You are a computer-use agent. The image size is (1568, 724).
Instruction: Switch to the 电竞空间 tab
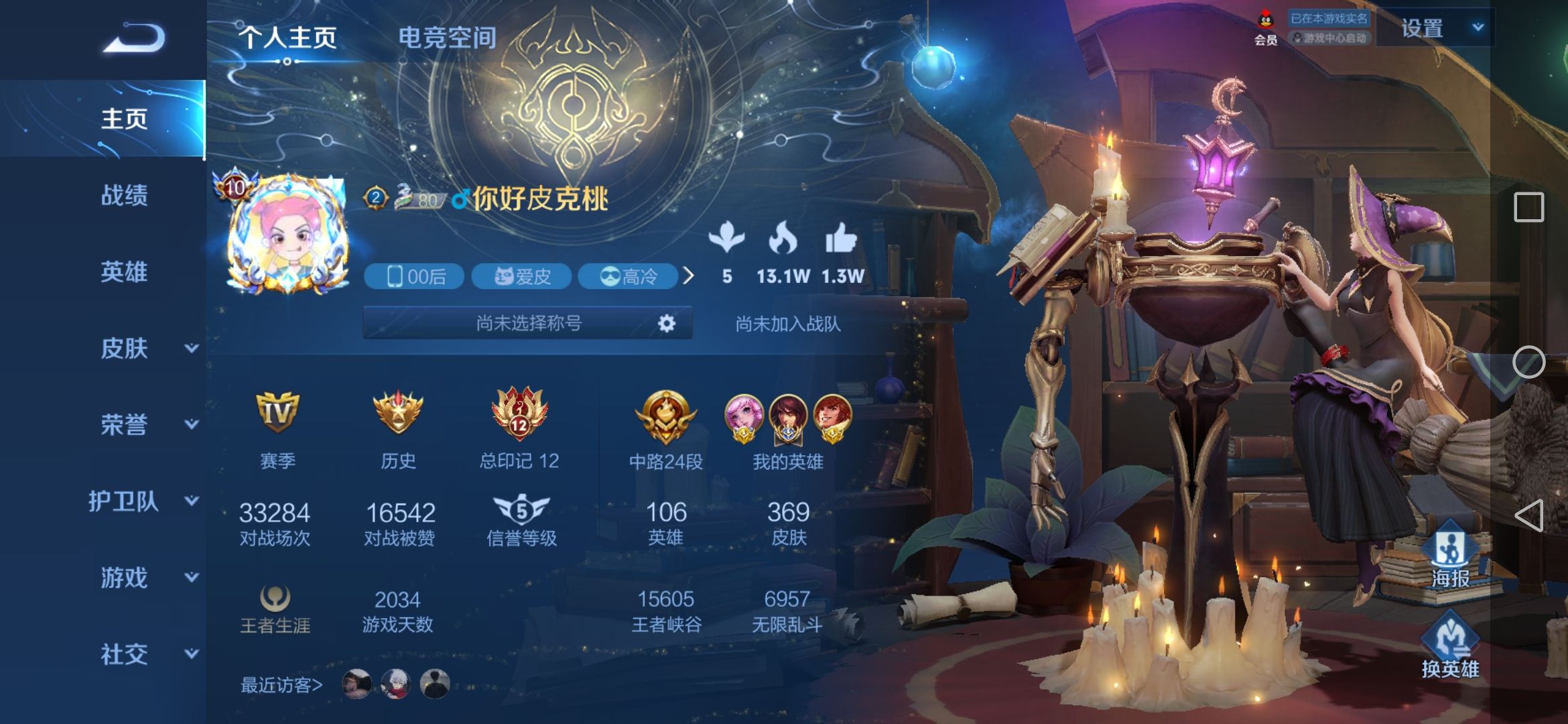point(447,38)
